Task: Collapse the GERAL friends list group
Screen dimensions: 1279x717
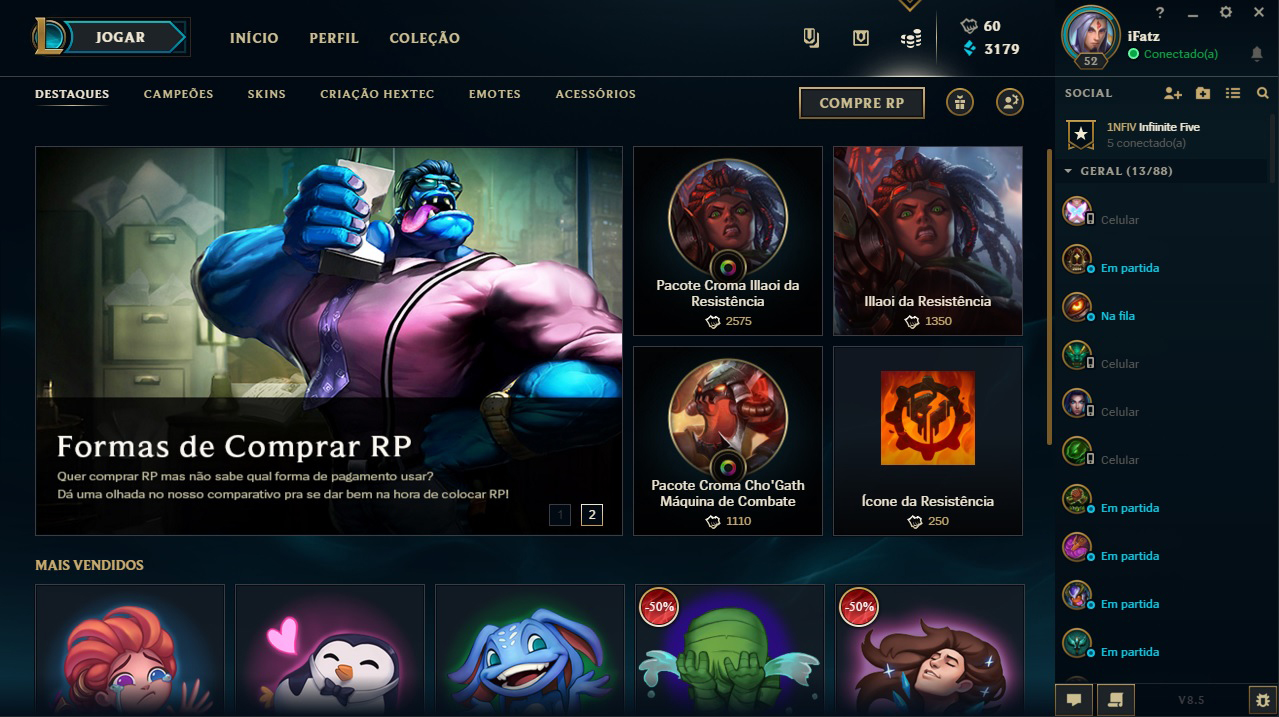Action: coord(1068,171)
